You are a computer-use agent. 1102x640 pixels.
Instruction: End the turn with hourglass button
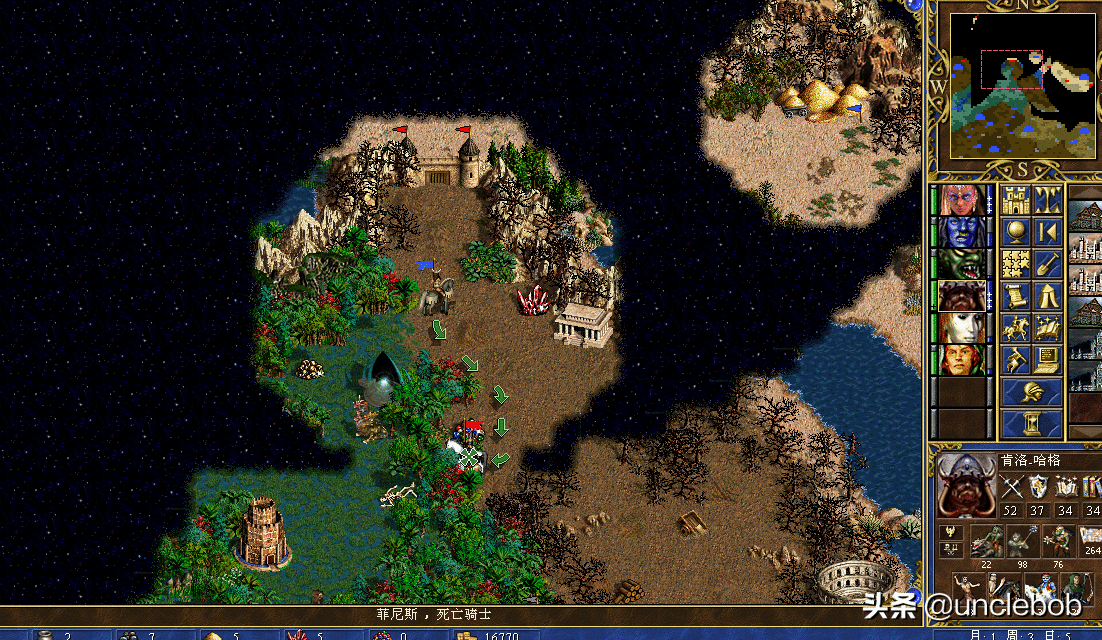[x=1032, y=423]
